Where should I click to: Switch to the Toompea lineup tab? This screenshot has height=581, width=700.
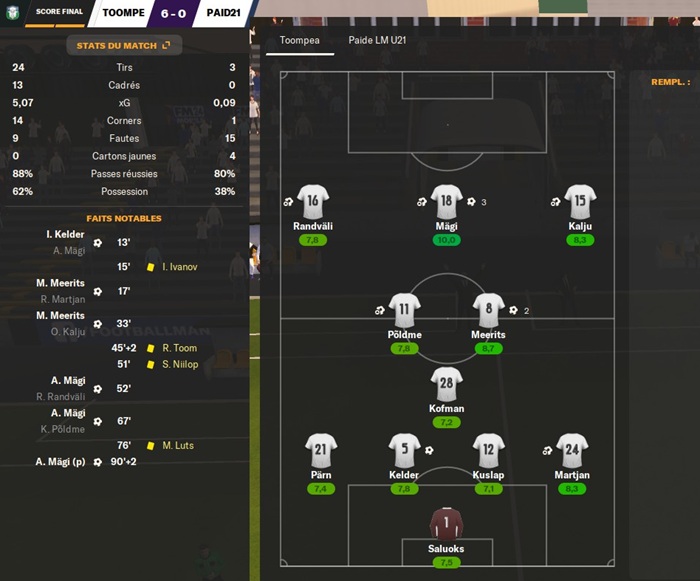(294, 41)
